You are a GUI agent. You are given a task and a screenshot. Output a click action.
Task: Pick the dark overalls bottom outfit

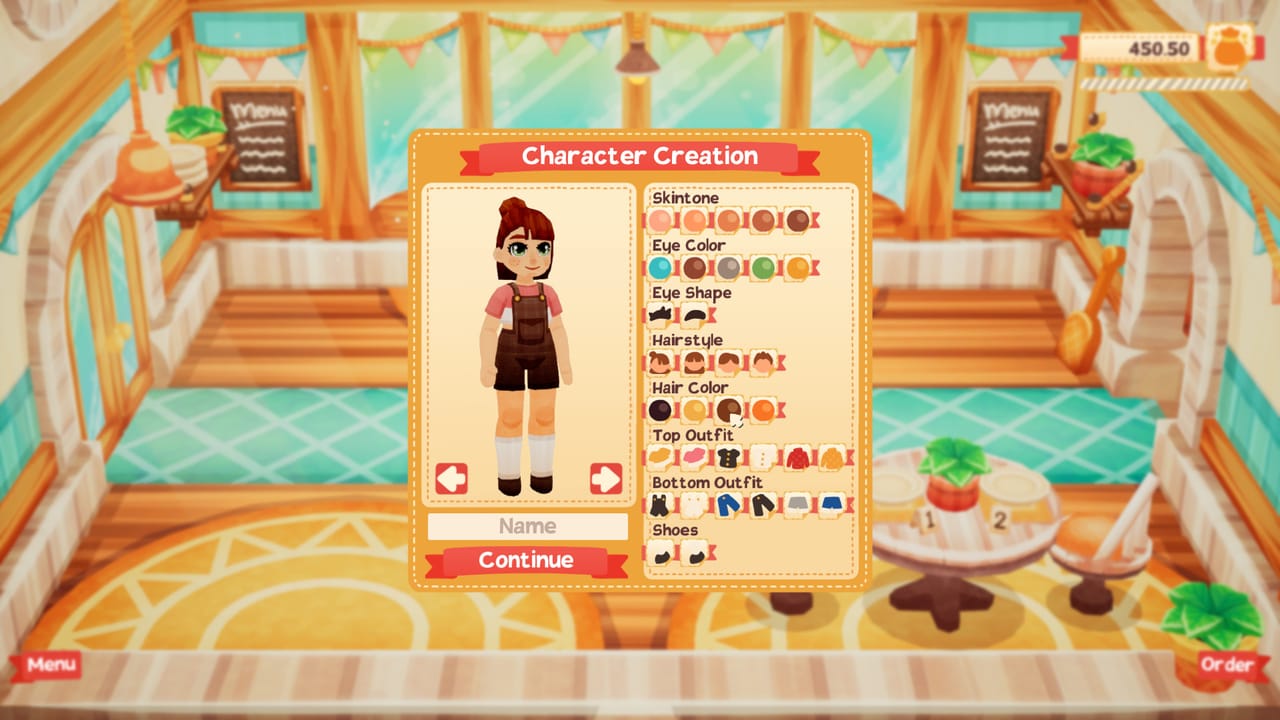659,503
